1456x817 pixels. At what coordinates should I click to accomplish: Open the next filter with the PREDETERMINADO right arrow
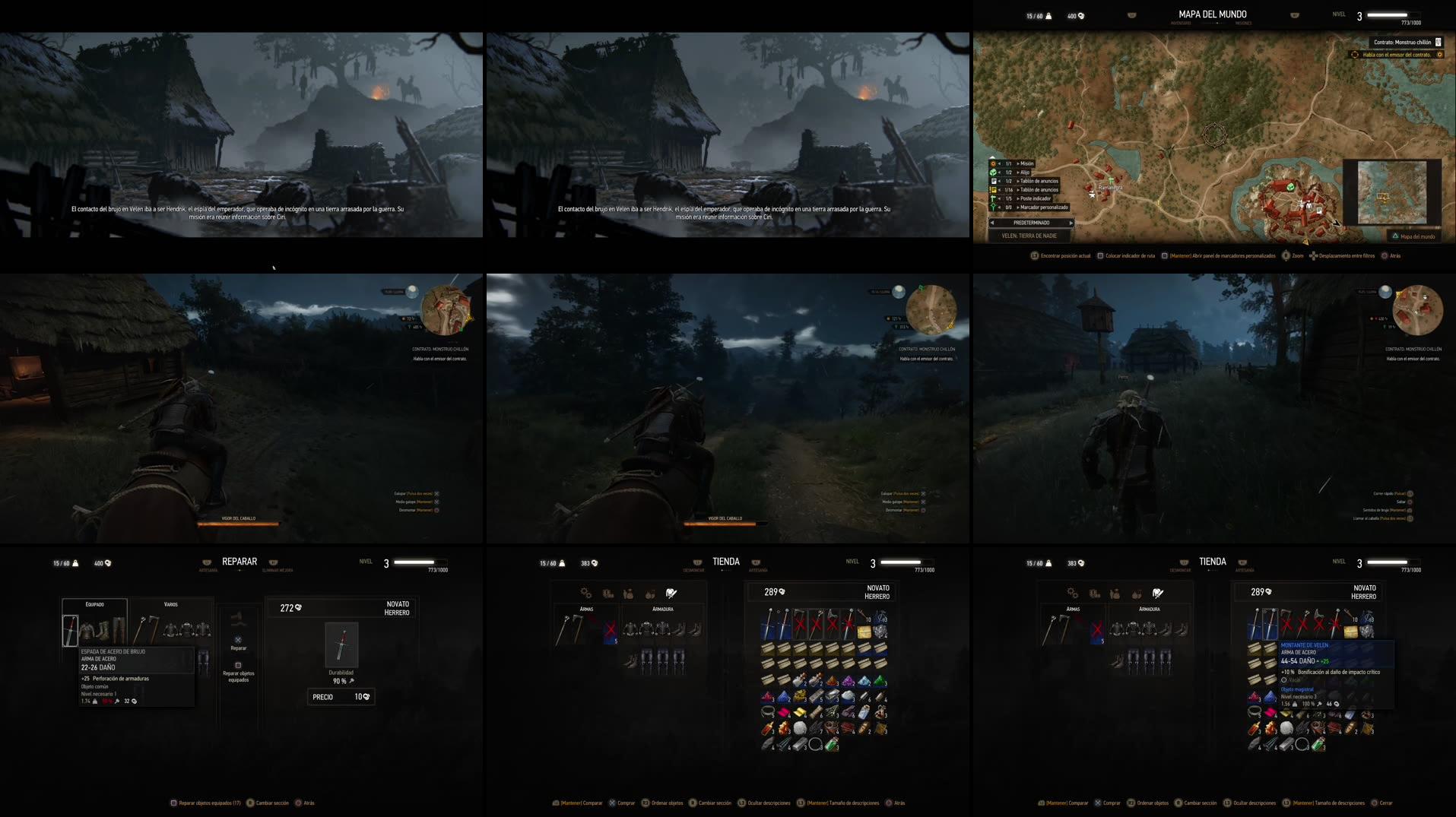[x=1071, y=223]
